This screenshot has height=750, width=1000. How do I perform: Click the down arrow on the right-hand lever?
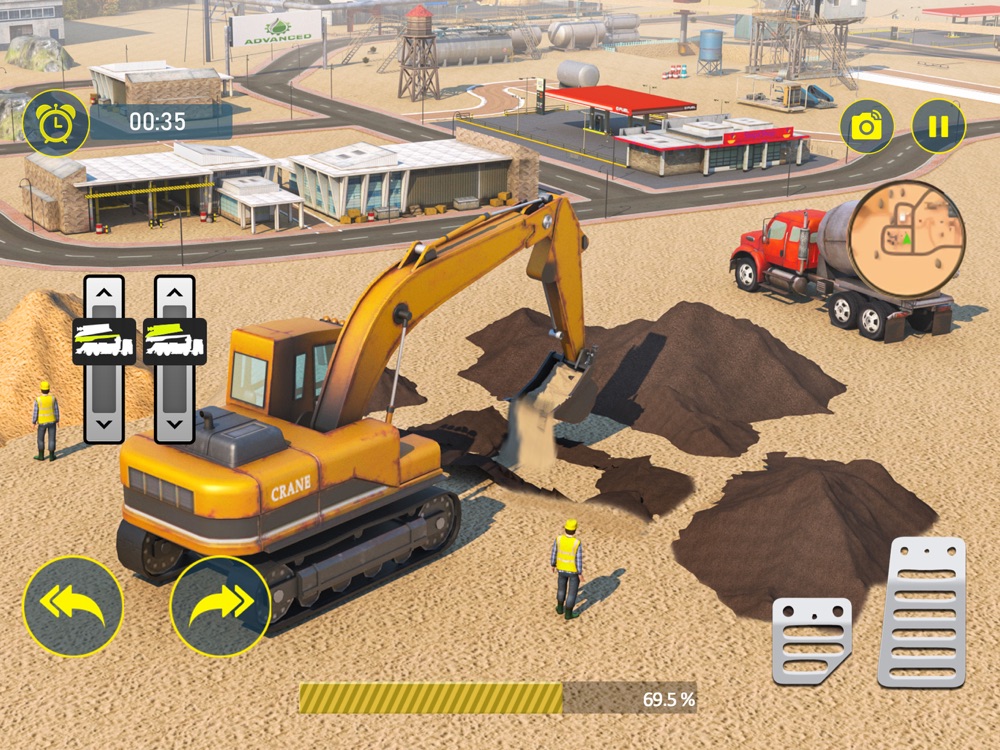tap(174, 425)
